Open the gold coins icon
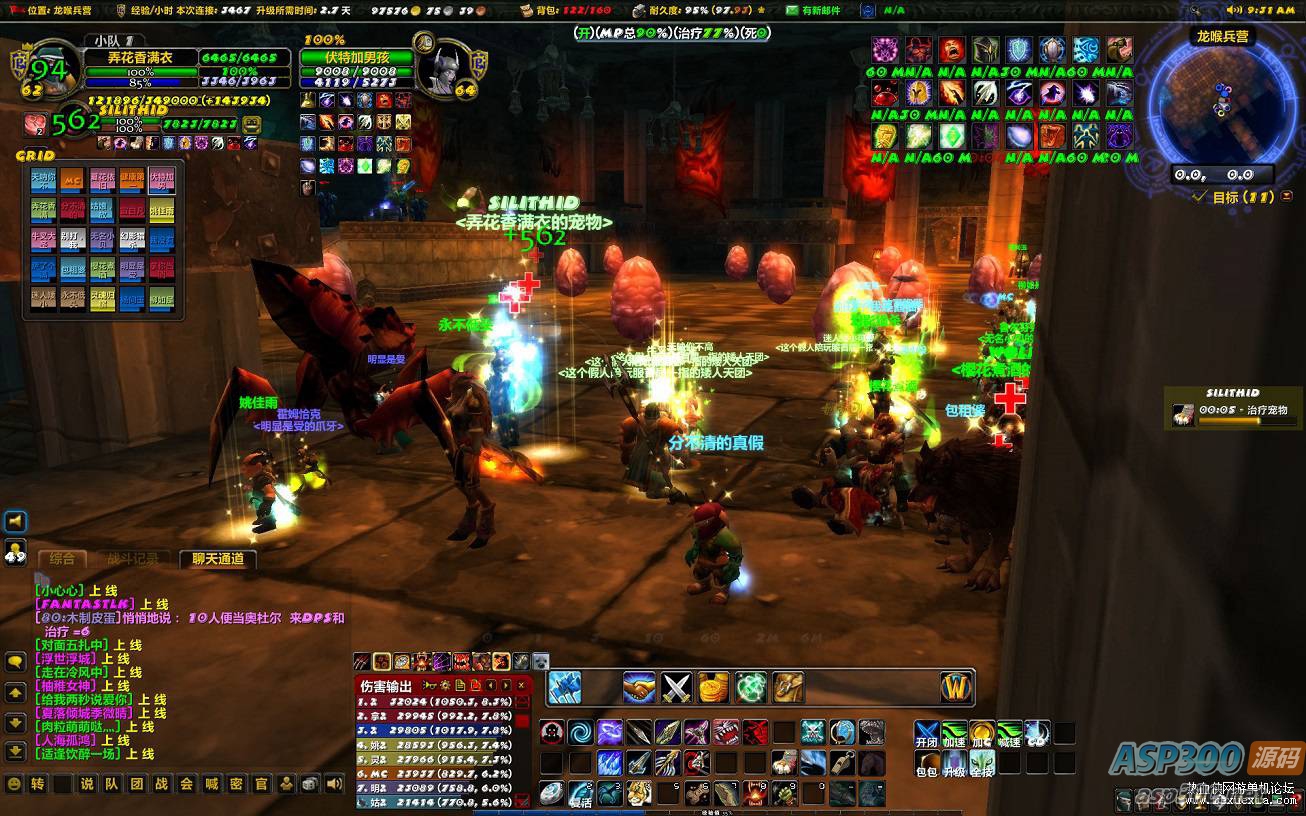This screenshot has height=816, width=1306. (713, 687)
